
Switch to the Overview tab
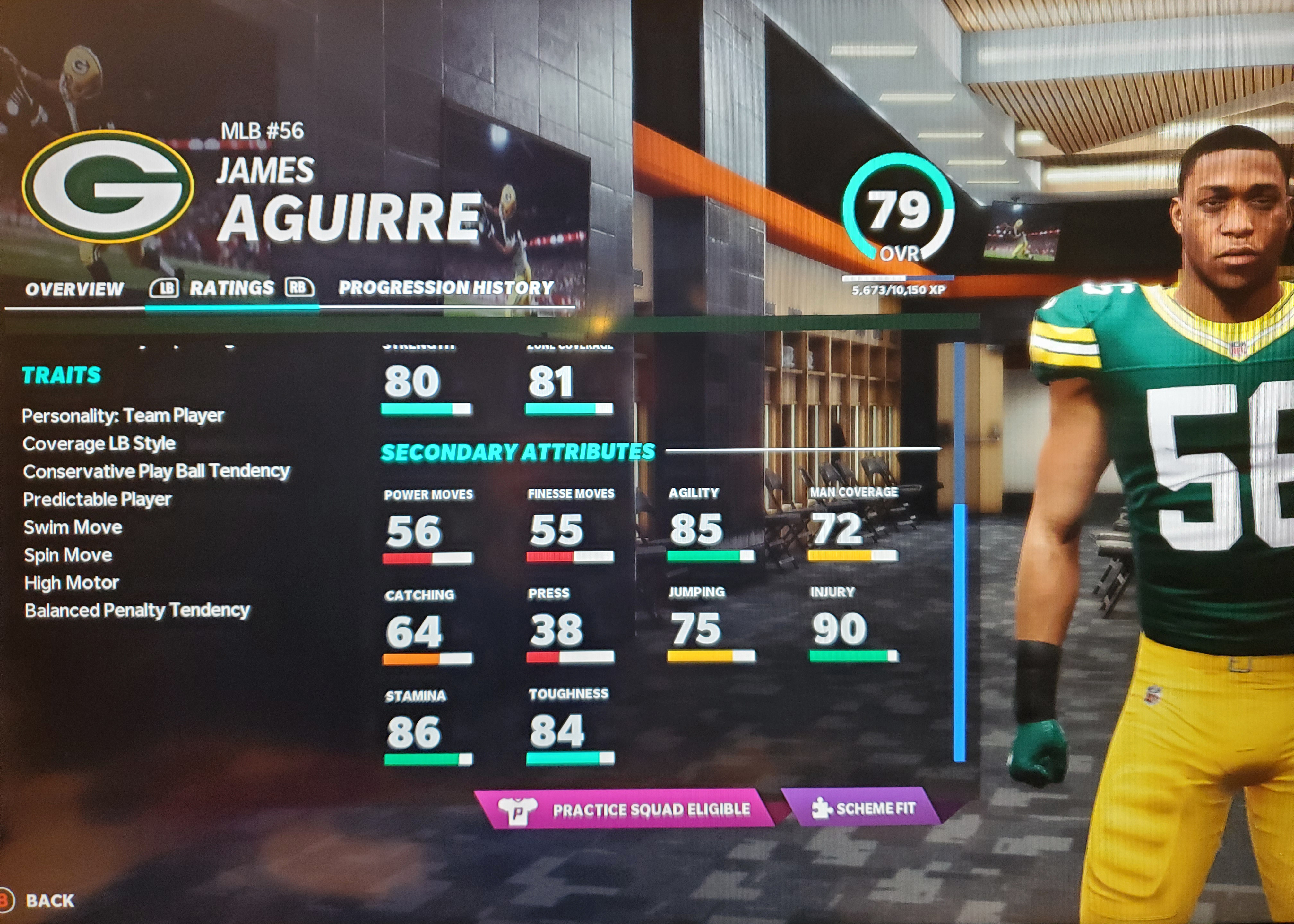coord(74,289)
